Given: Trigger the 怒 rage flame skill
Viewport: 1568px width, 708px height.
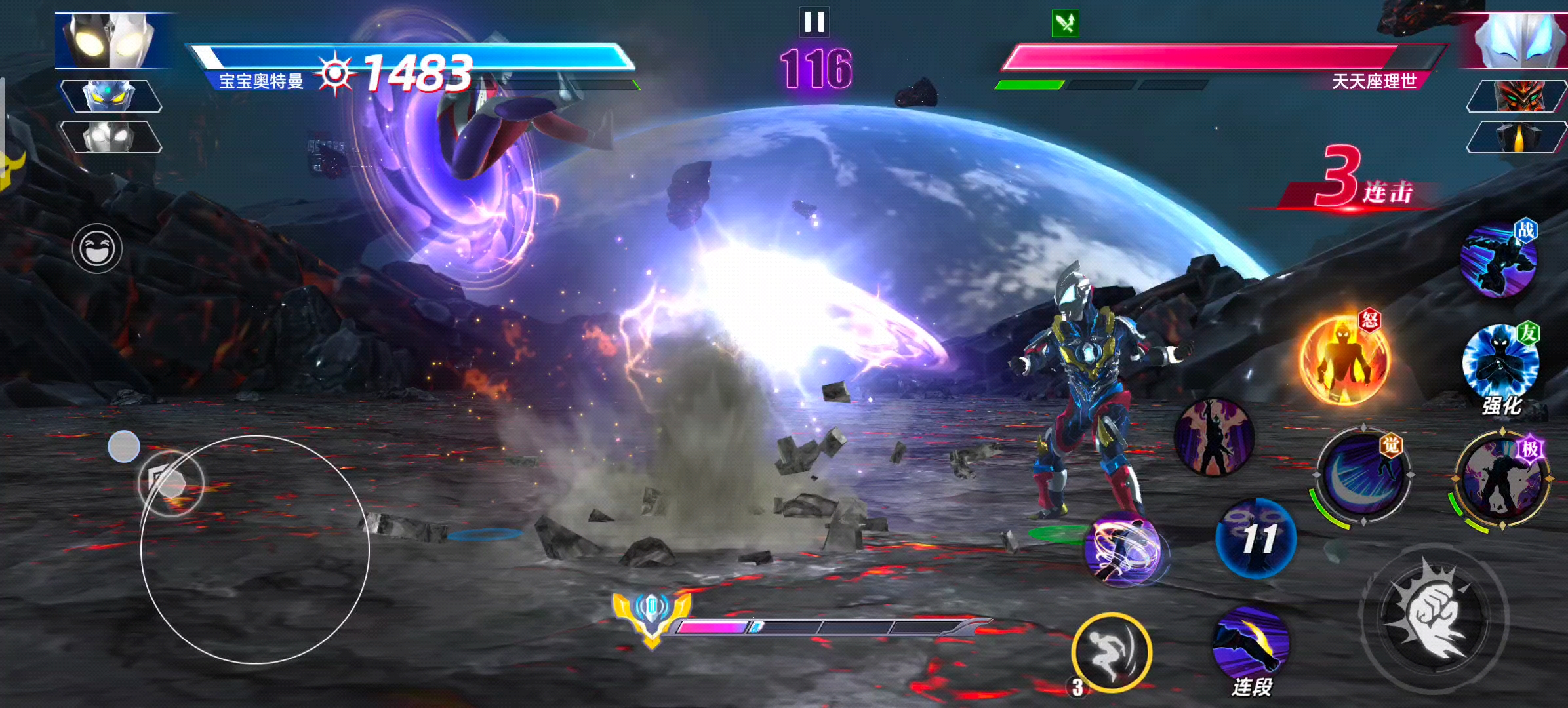Looking at the screenshot, I should tap(1344, 359).
